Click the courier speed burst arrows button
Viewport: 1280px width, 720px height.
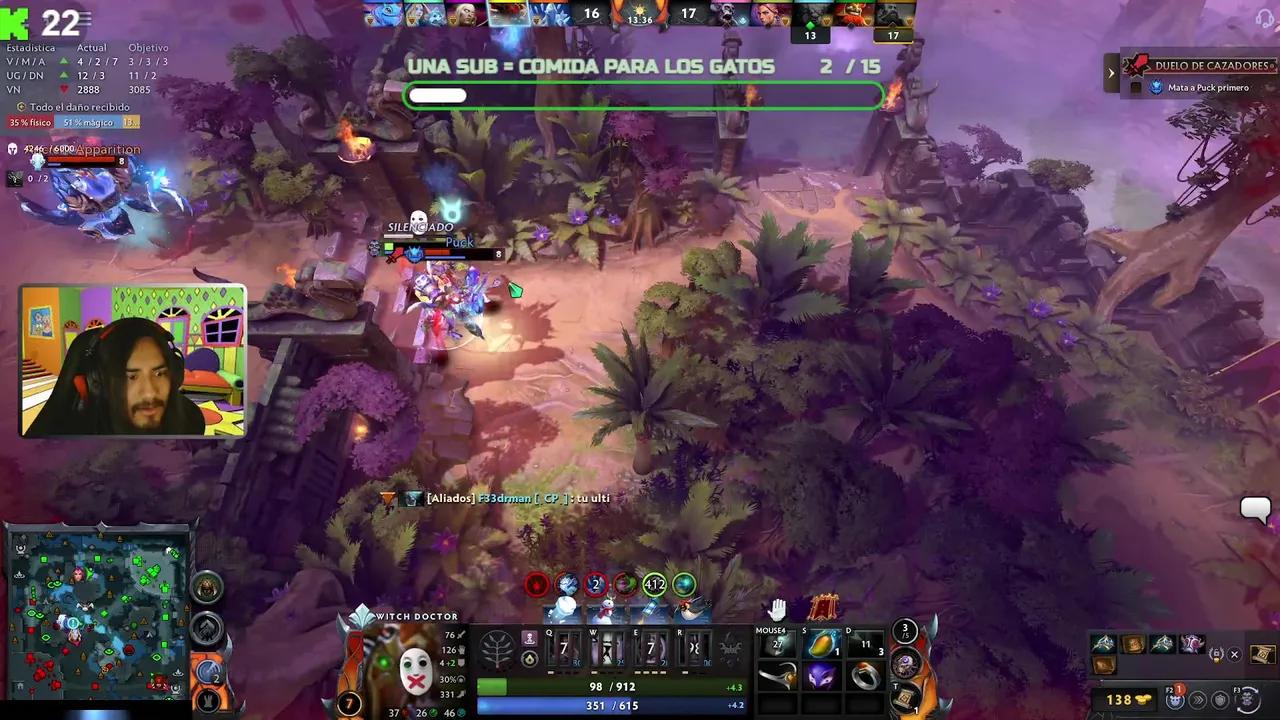tap(1197, 699)
